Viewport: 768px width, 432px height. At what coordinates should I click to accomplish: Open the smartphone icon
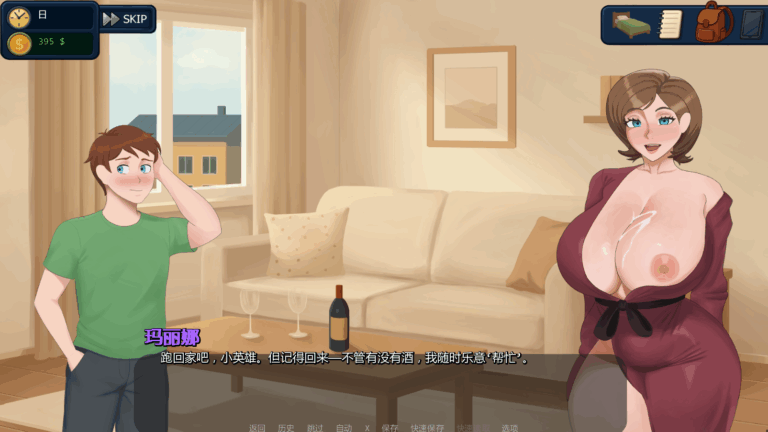pos(751,24)
